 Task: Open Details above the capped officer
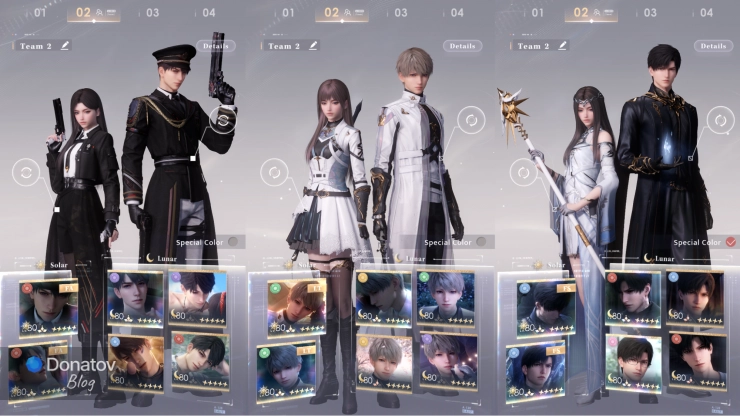click(x=215, y=46)
